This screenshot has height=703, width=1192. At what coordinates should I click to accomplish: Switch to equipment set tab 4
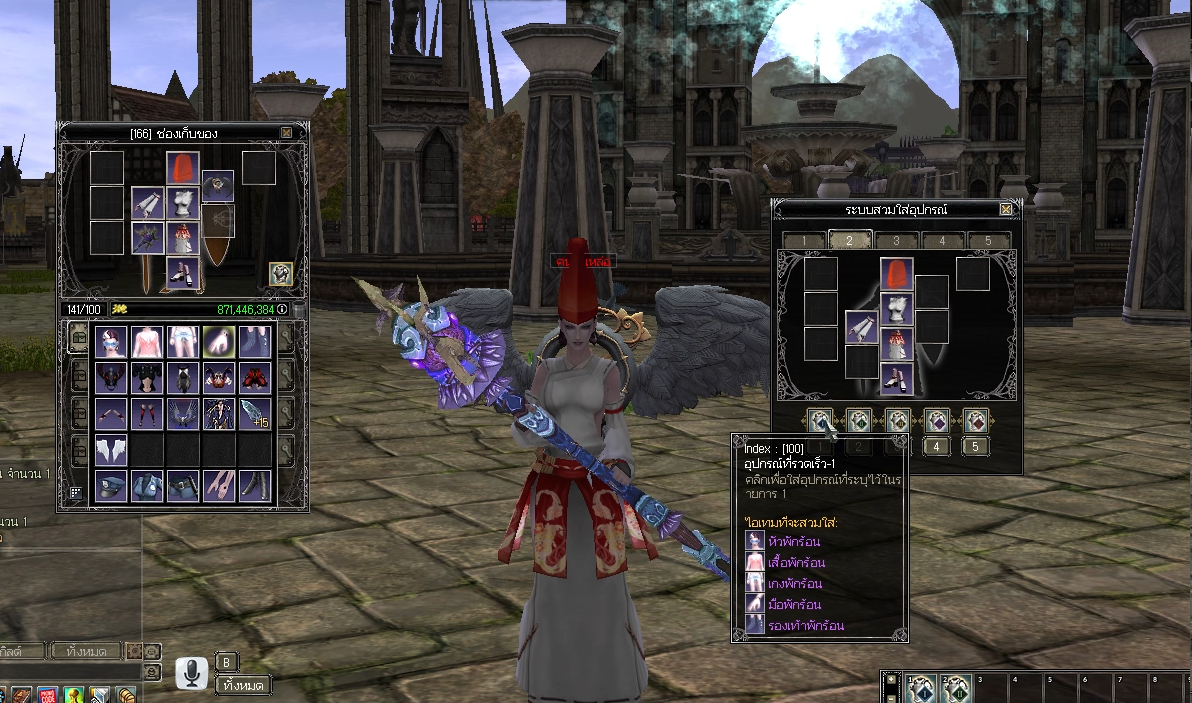[x=942, y=241]
